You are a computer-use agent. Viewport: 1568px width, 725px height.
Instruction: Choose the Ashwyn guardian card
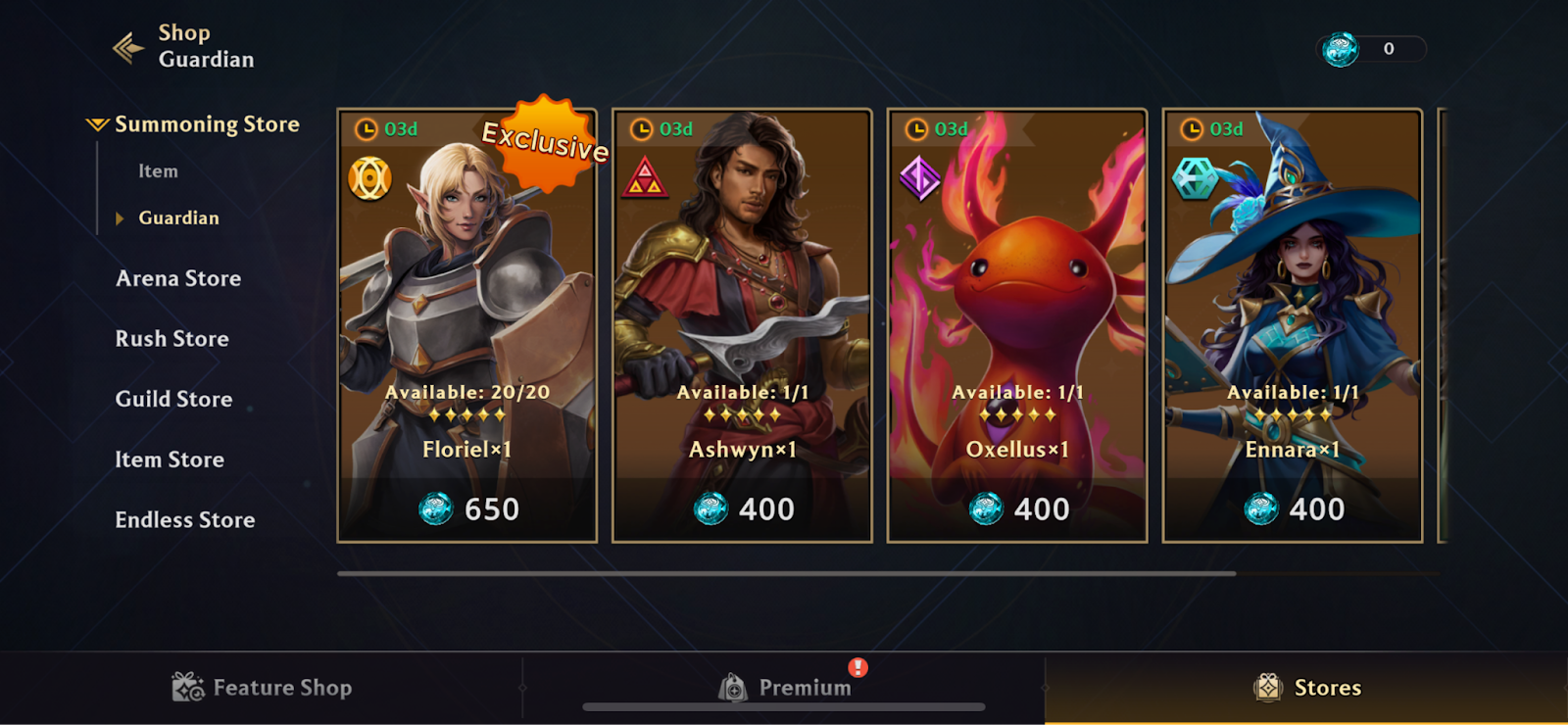tap(742, 294)
